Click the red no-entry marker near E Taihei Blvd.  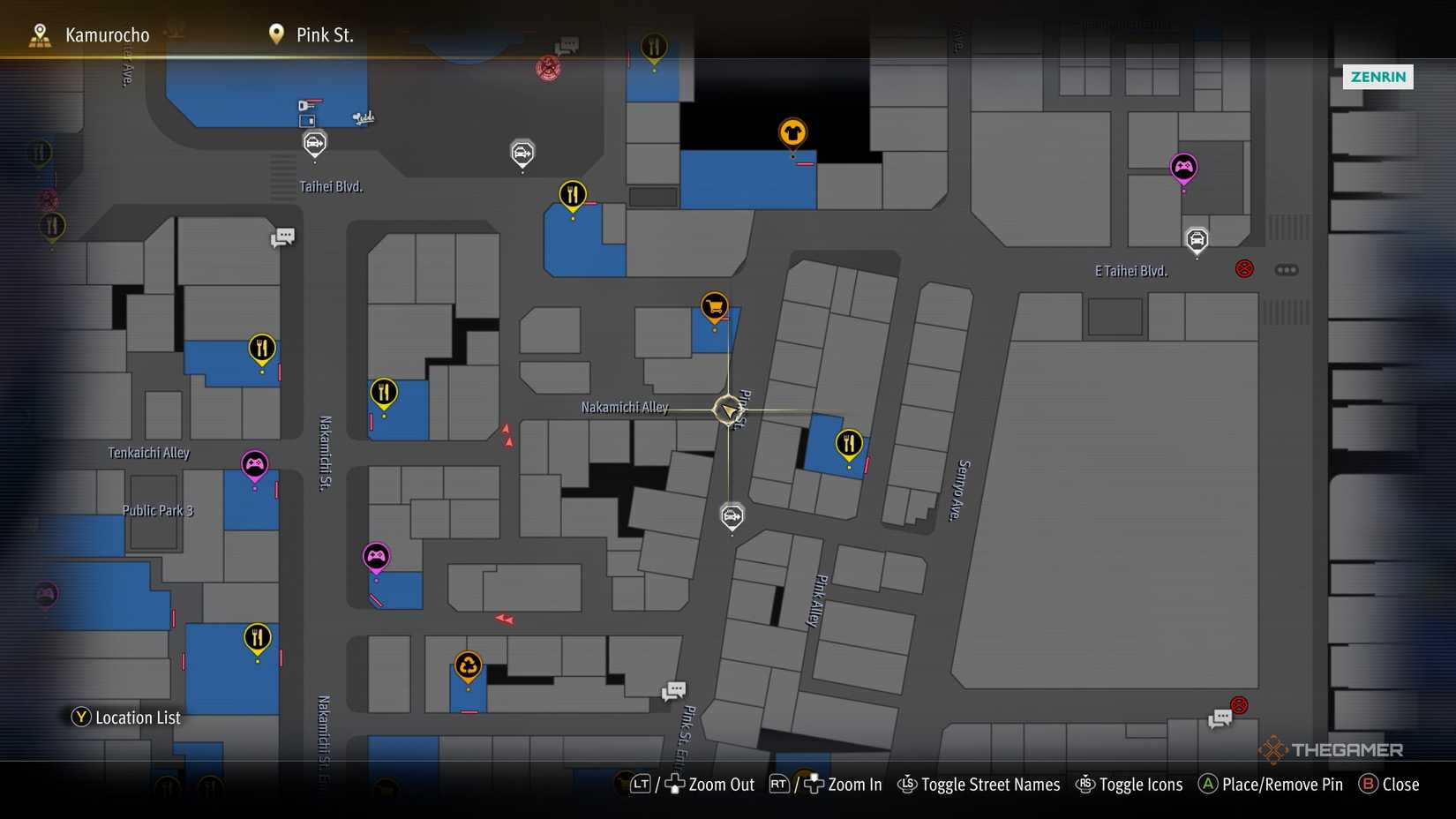tap(1244, 268)
